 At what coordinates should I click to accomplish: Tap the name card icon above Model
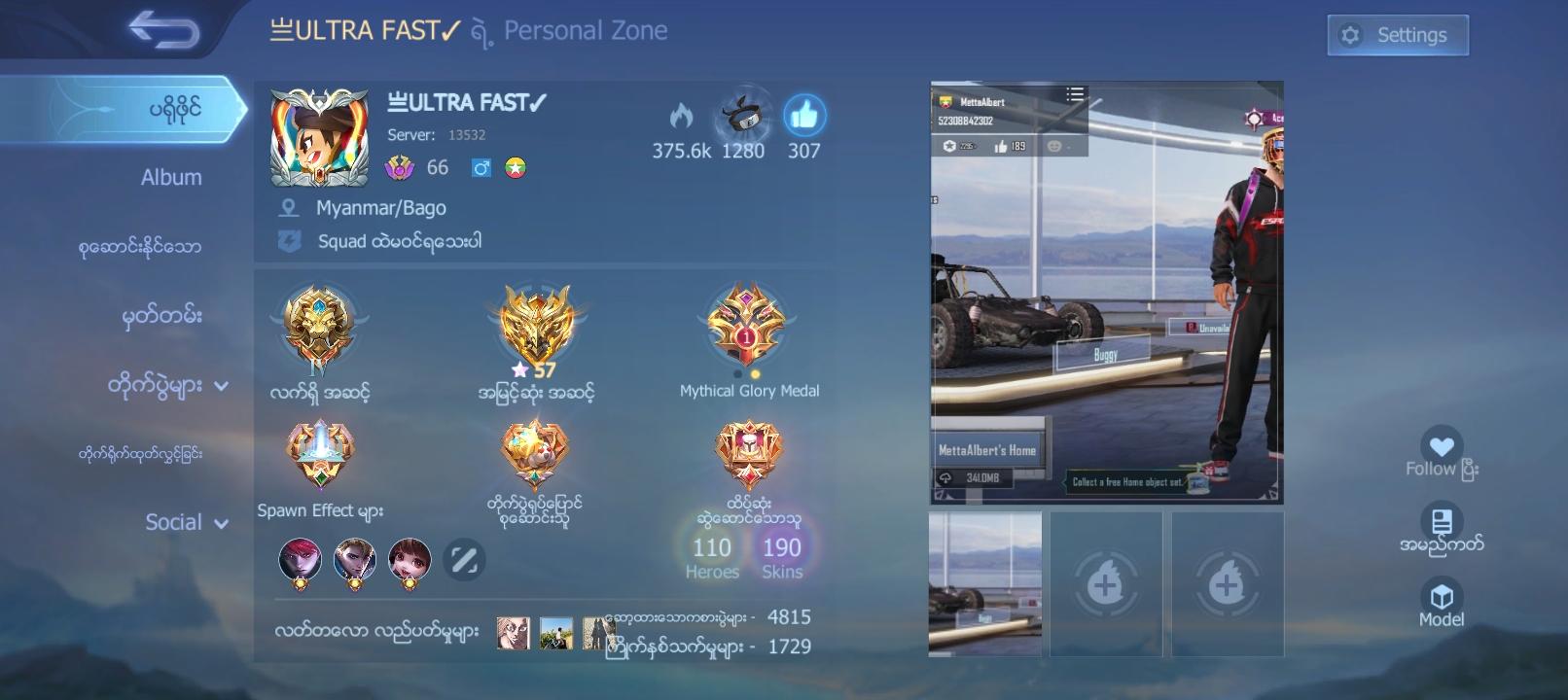(x=1443, y=520)
